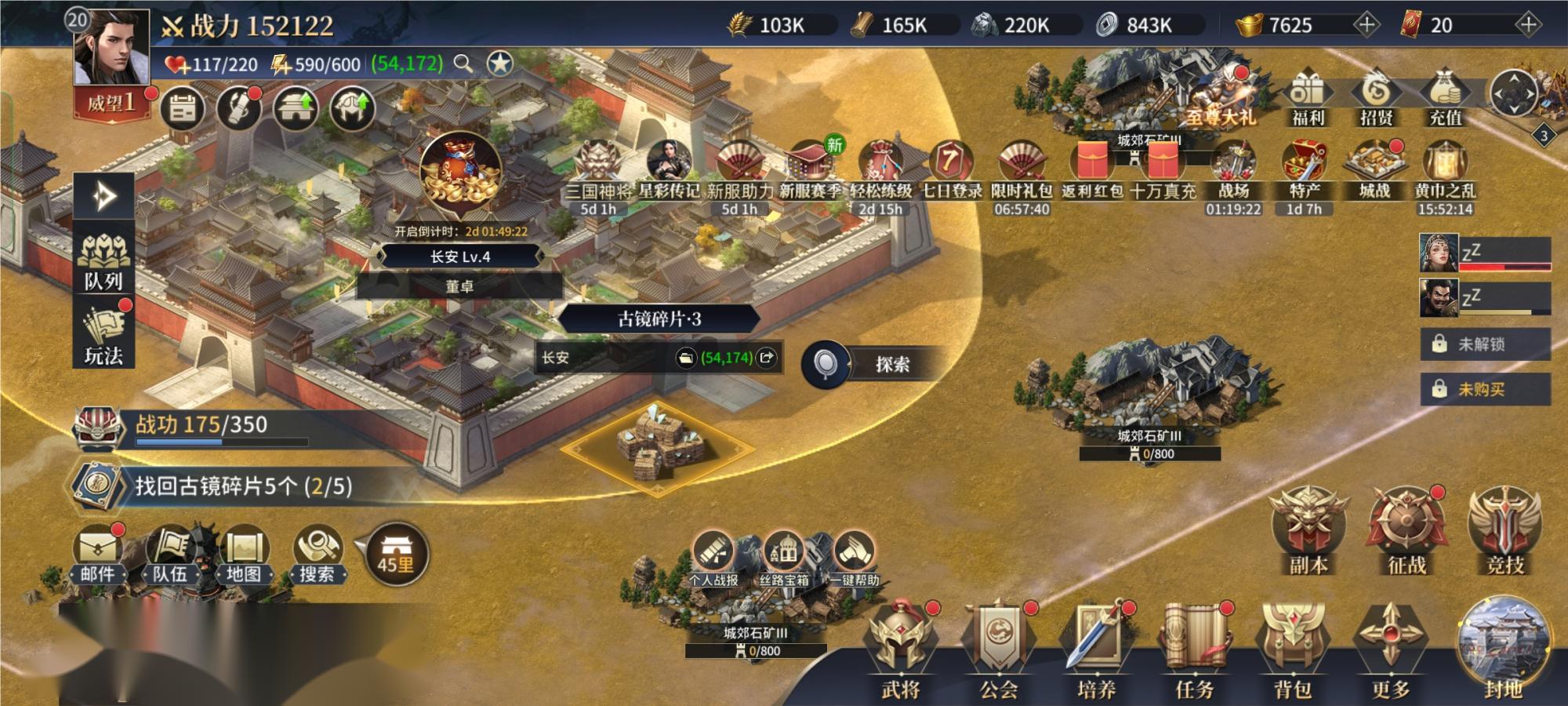This screenshot has width=1568, height=706.
Task: Open the 征战 campaign
Action: pos(1406,529)
